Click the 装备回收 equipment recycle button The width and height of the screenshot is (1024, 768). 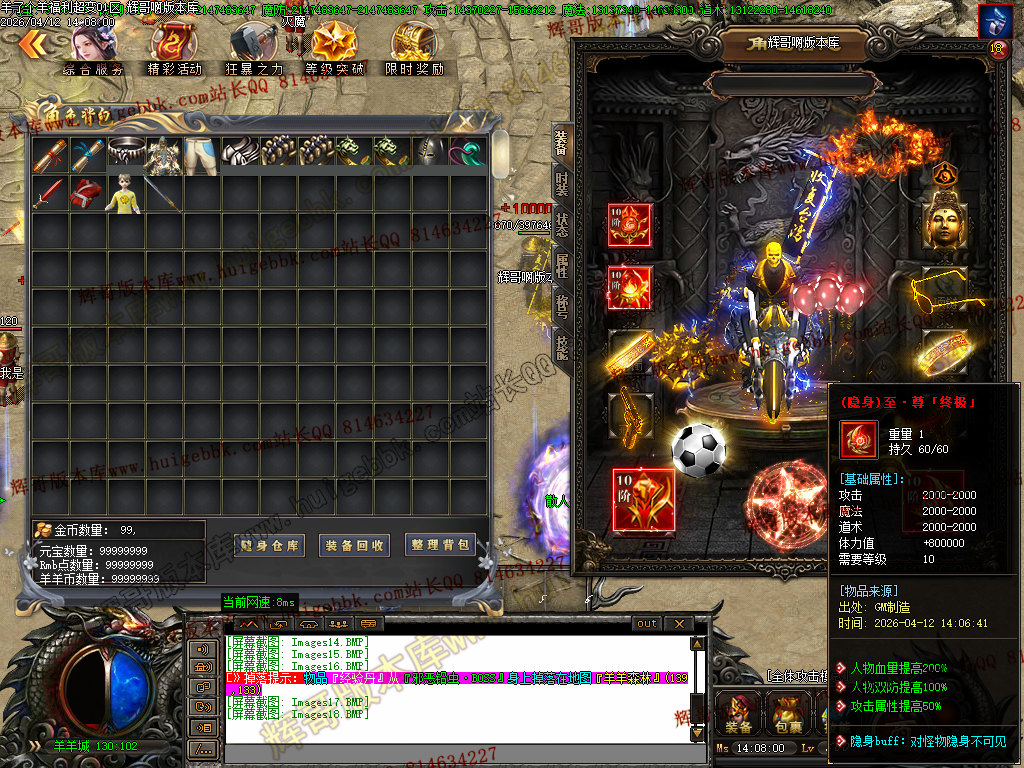tap(354, 545)
